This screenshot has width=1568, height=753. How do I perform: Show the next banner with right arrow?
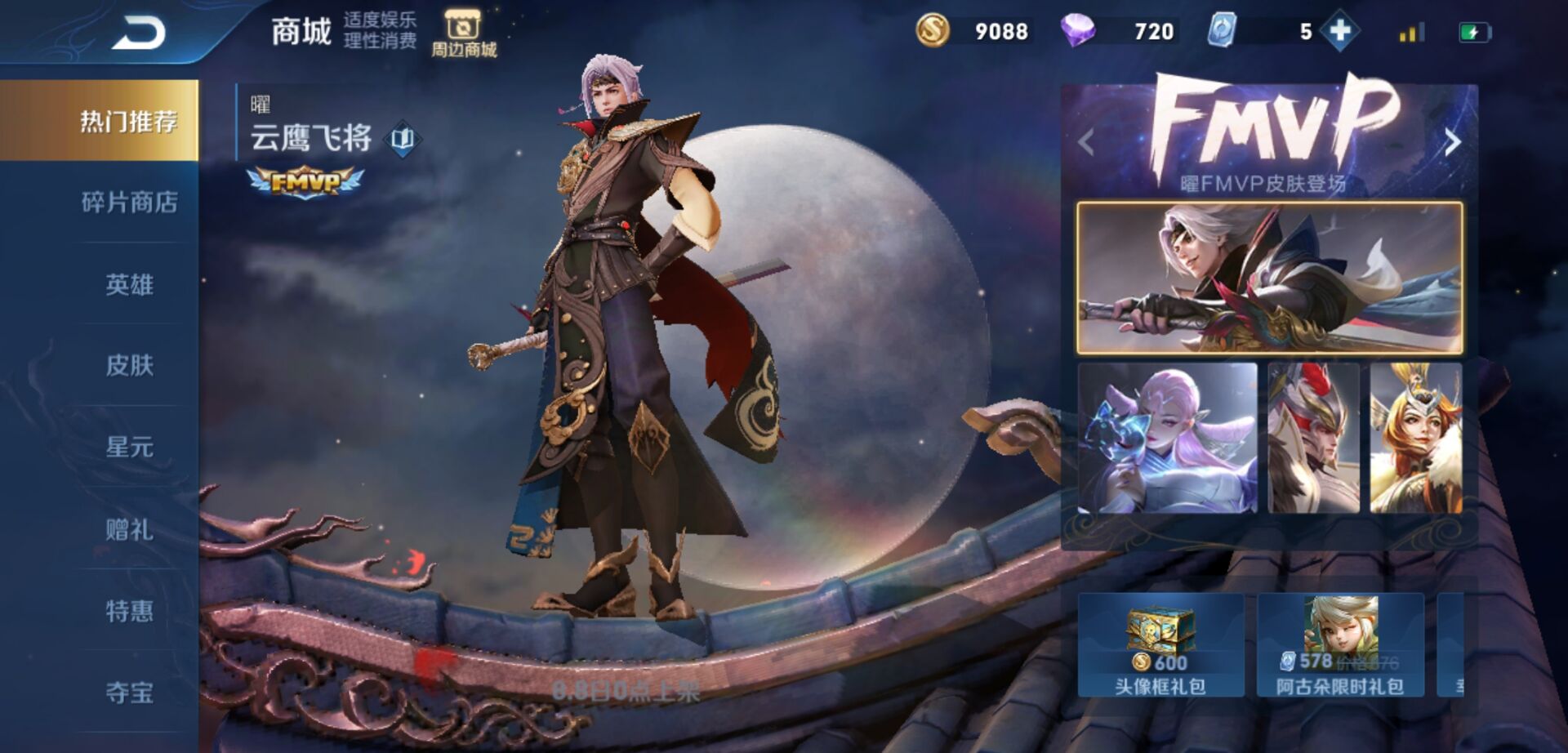pyautogui.click(x=1452, y=142)
